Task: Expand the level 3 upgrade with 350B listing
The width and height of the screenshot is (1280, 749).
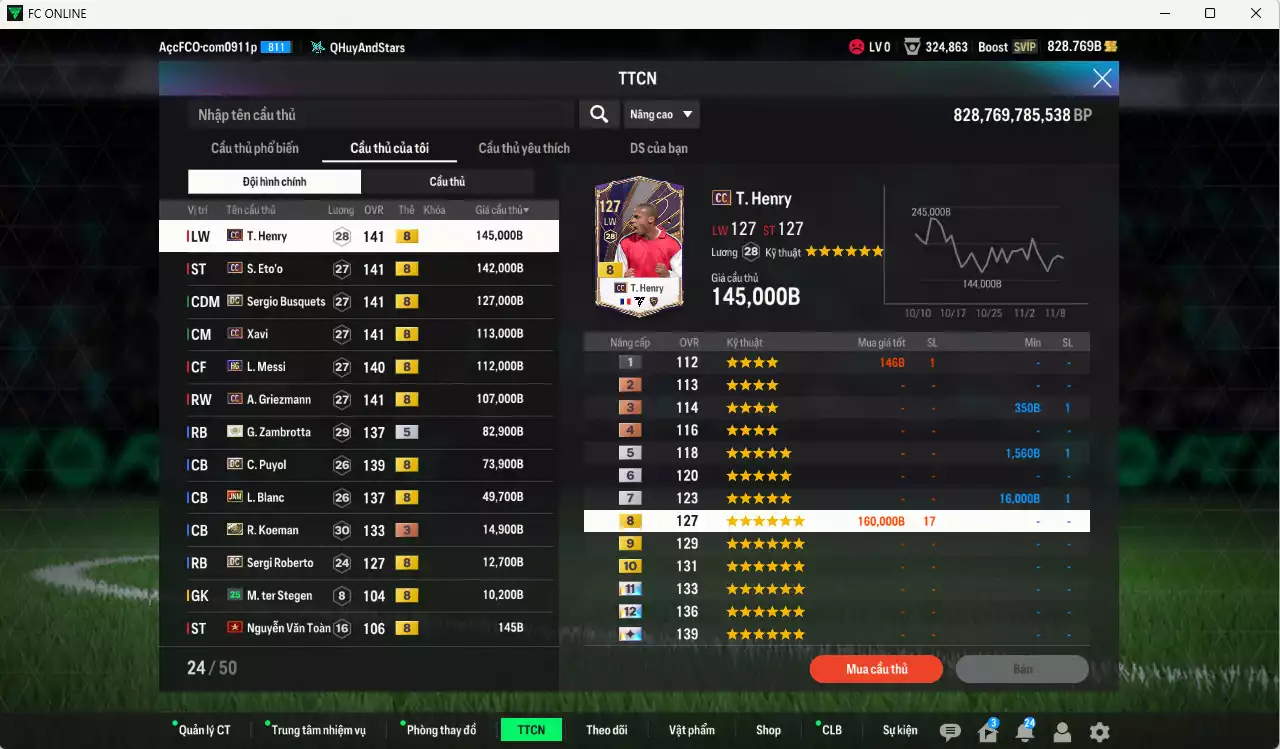Action: [x=837, y=407]
